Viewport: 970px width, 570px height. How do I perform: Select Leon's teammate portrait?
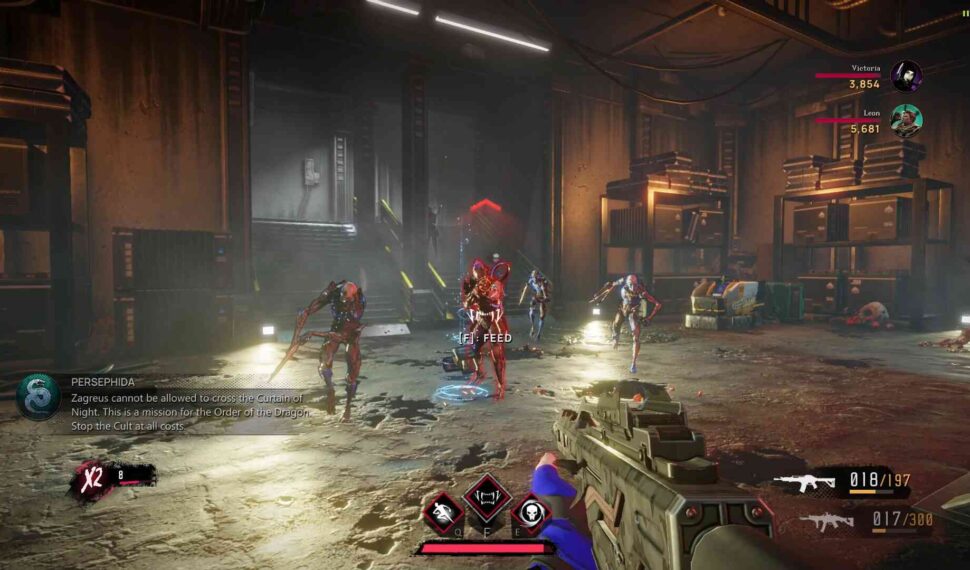tap(906, 120)
